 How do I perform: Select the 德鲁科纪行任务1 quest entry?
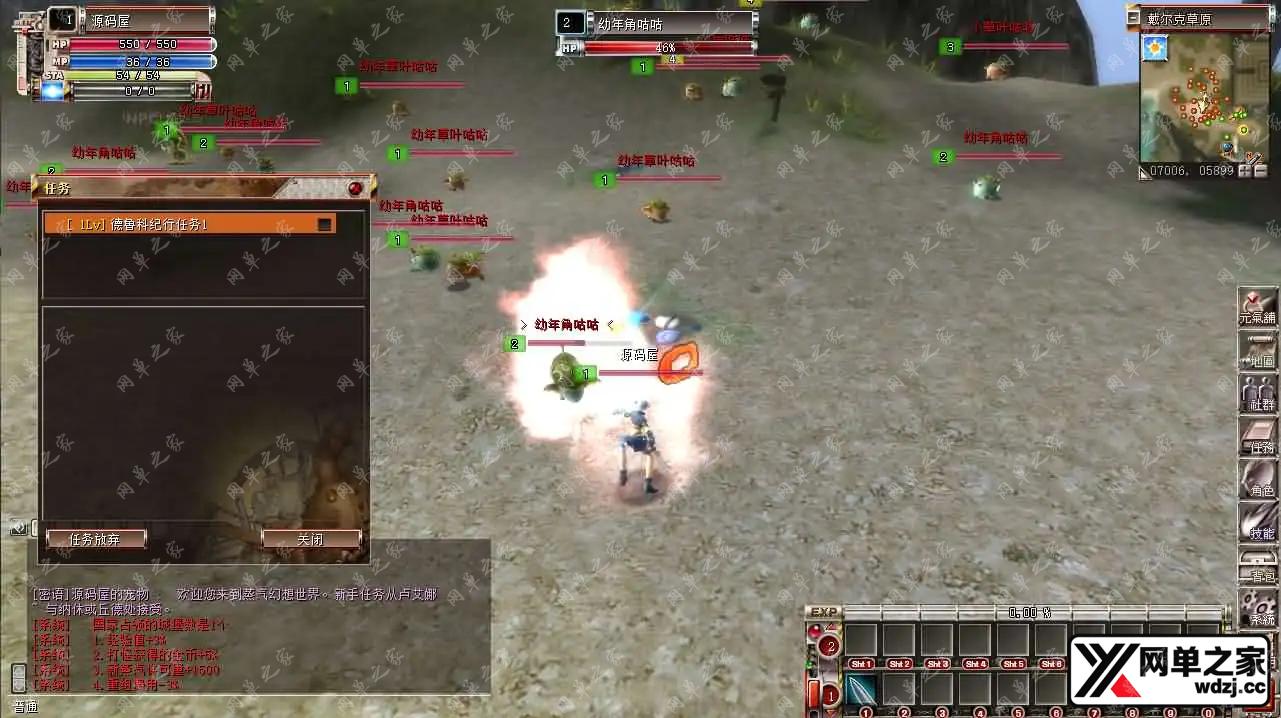[x=180, y=225]
